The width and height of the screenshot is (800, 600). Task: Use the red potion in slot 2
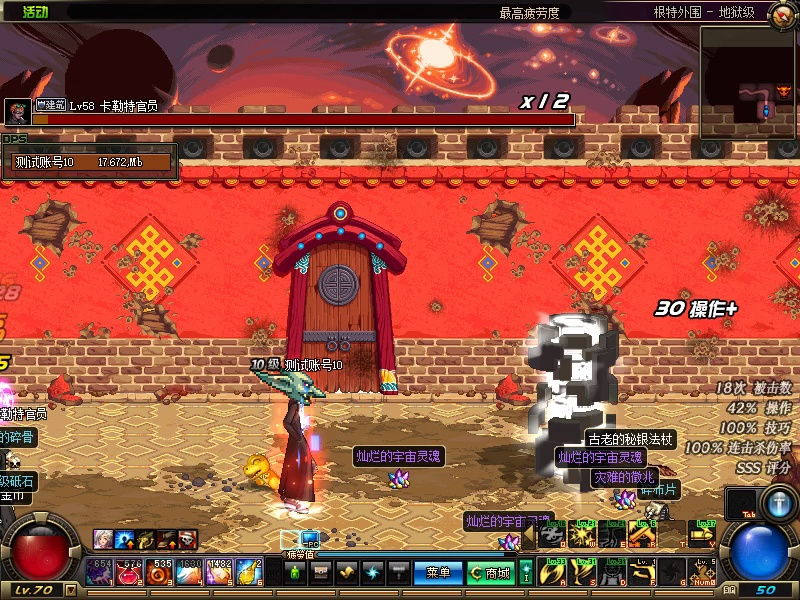pos(130,572)
